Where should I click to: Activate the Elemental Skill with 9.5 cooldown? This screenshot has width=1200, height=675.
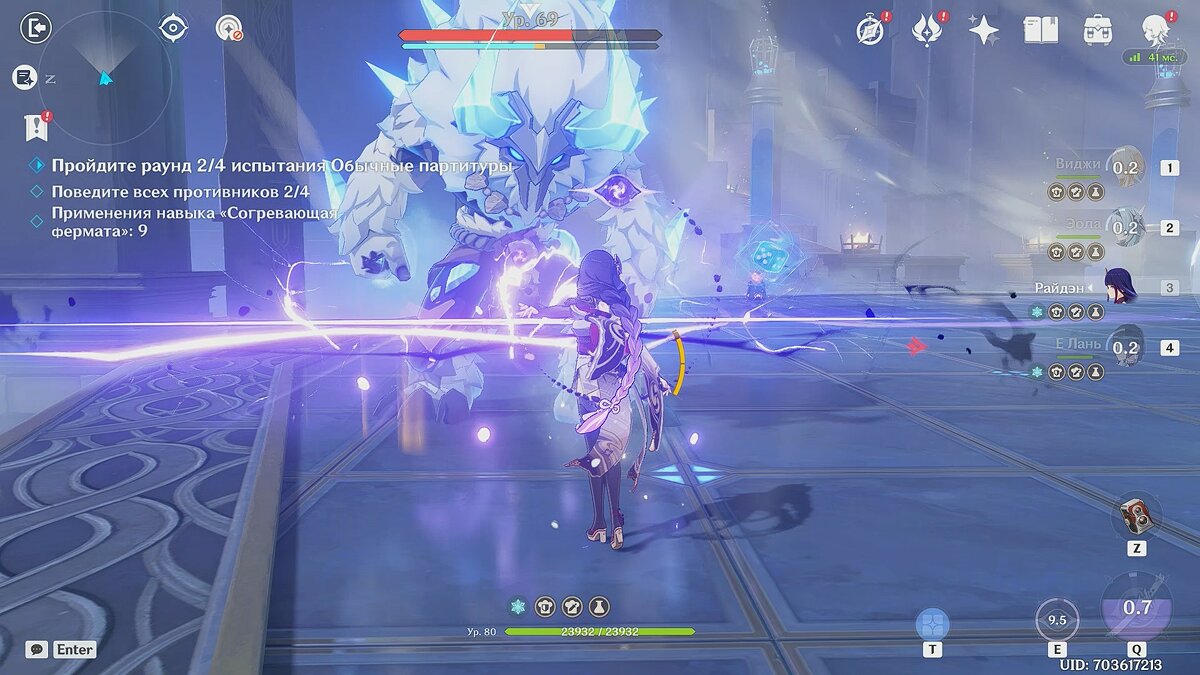pyautogui.click(x=1057, y=620)
